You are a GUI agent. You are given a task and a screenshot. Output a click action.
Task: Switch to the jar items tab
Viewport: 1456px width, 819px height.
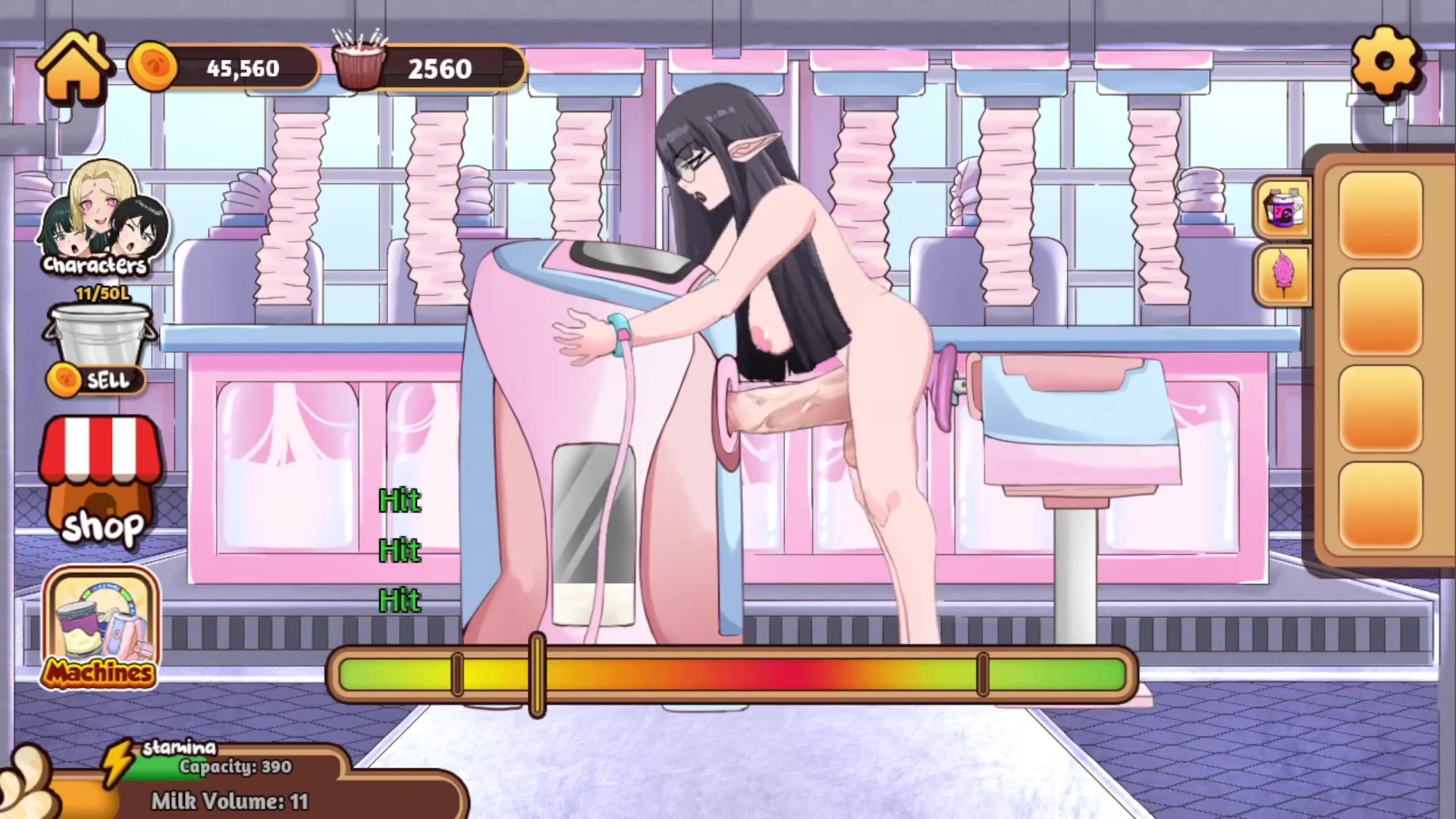(x=1283, y=208)
